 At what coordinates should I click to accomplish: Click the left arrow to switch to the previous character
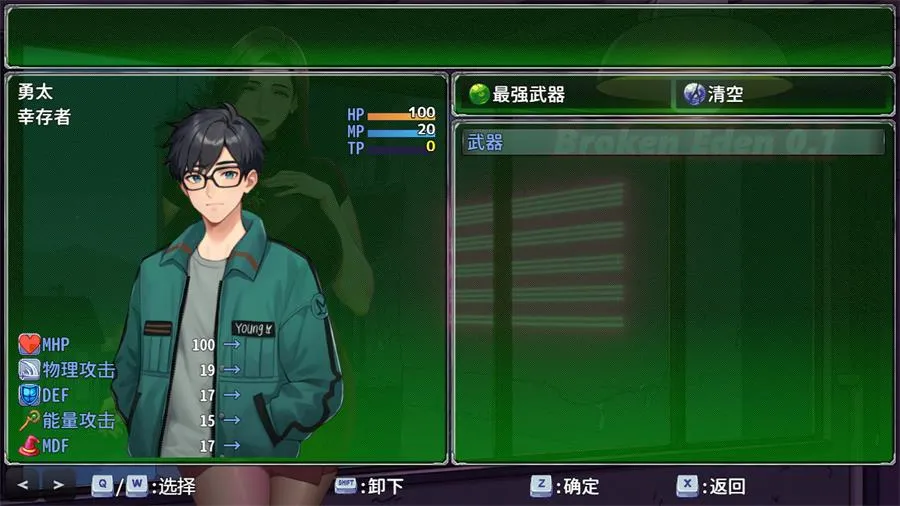[23, 485]
